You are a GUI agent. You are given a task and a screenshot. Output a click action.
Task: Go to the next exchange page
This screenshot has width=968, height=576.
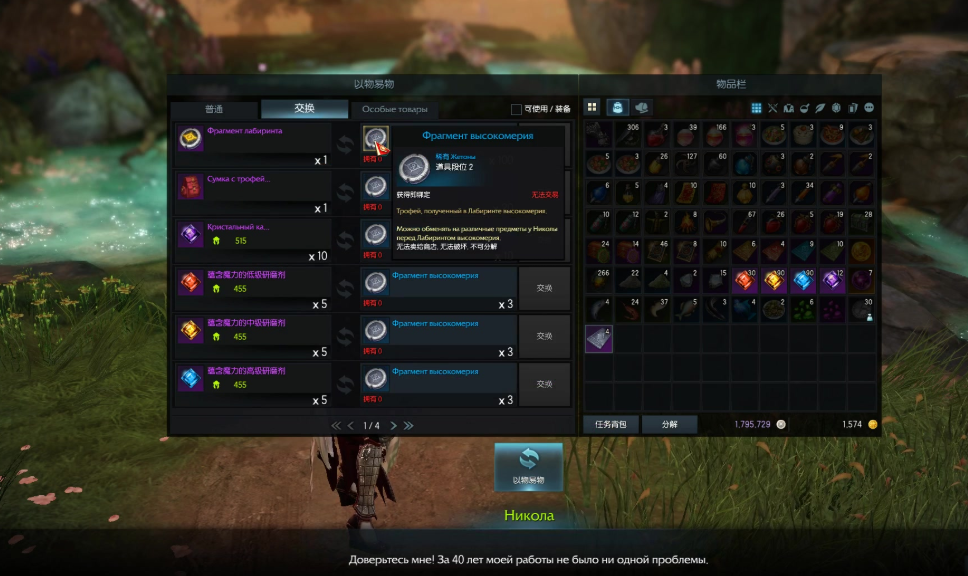click(x=393, y=425)
